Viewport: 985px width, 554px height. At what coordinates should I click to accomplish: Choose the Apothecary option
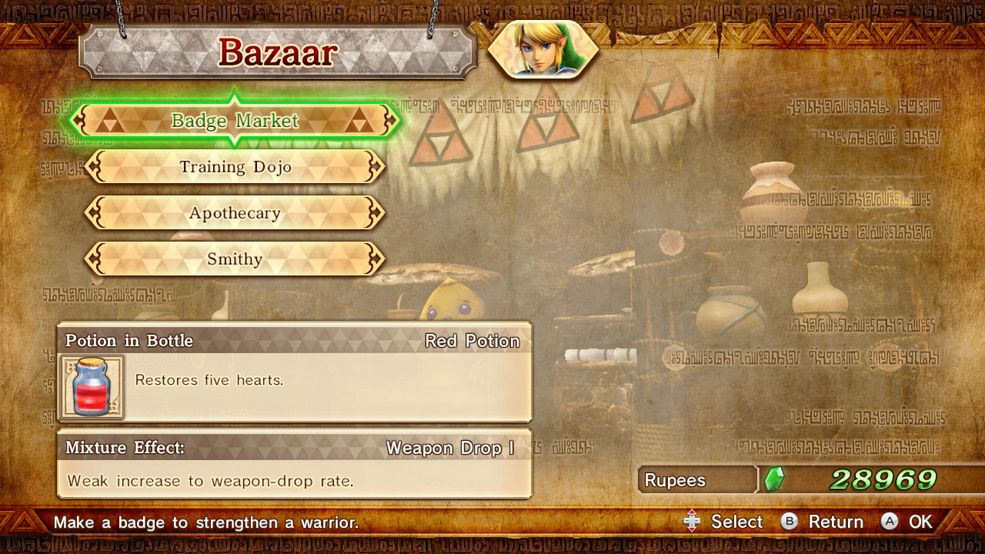235,213
